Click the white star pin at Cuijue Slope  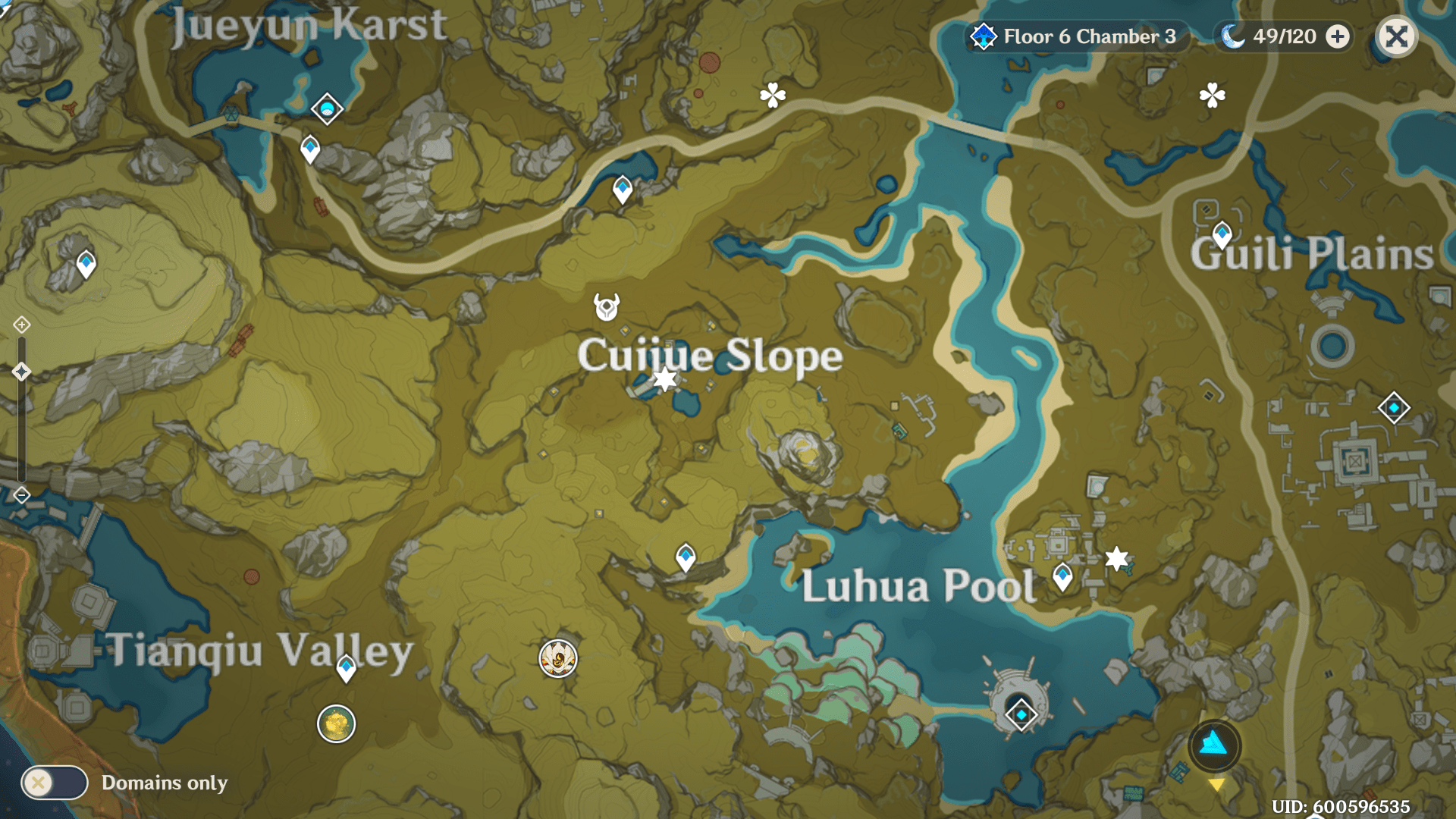664,378
